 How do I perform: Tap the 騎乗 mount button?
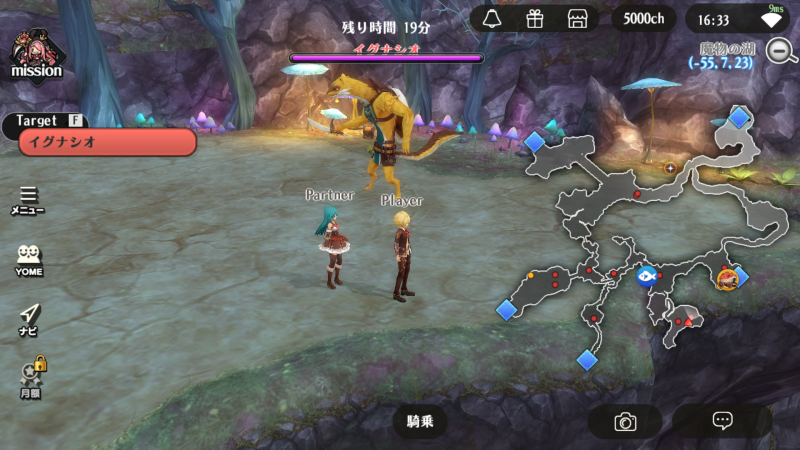[420, 421]
